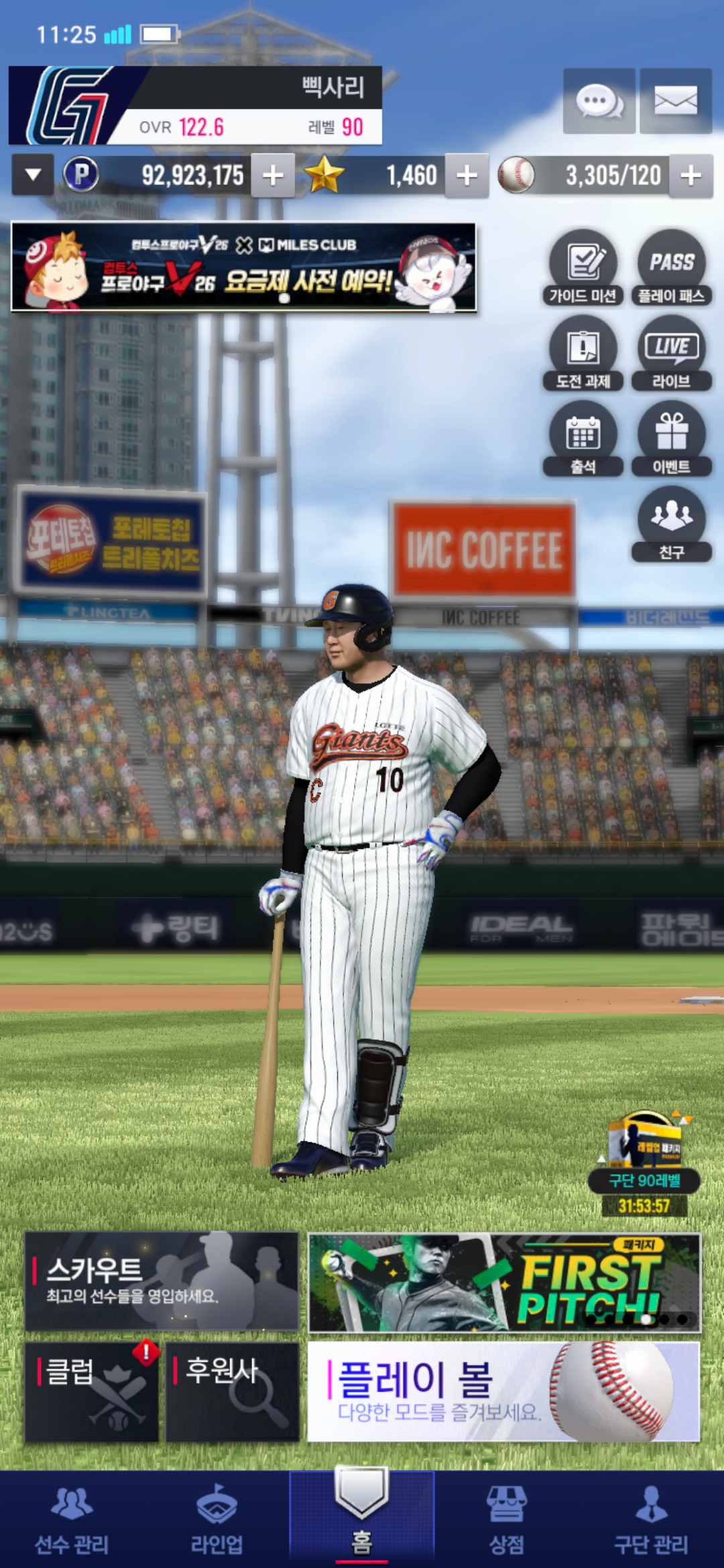Open the 클럽 club menu
Screen dimensions: 724x1568
point(92,1391)
